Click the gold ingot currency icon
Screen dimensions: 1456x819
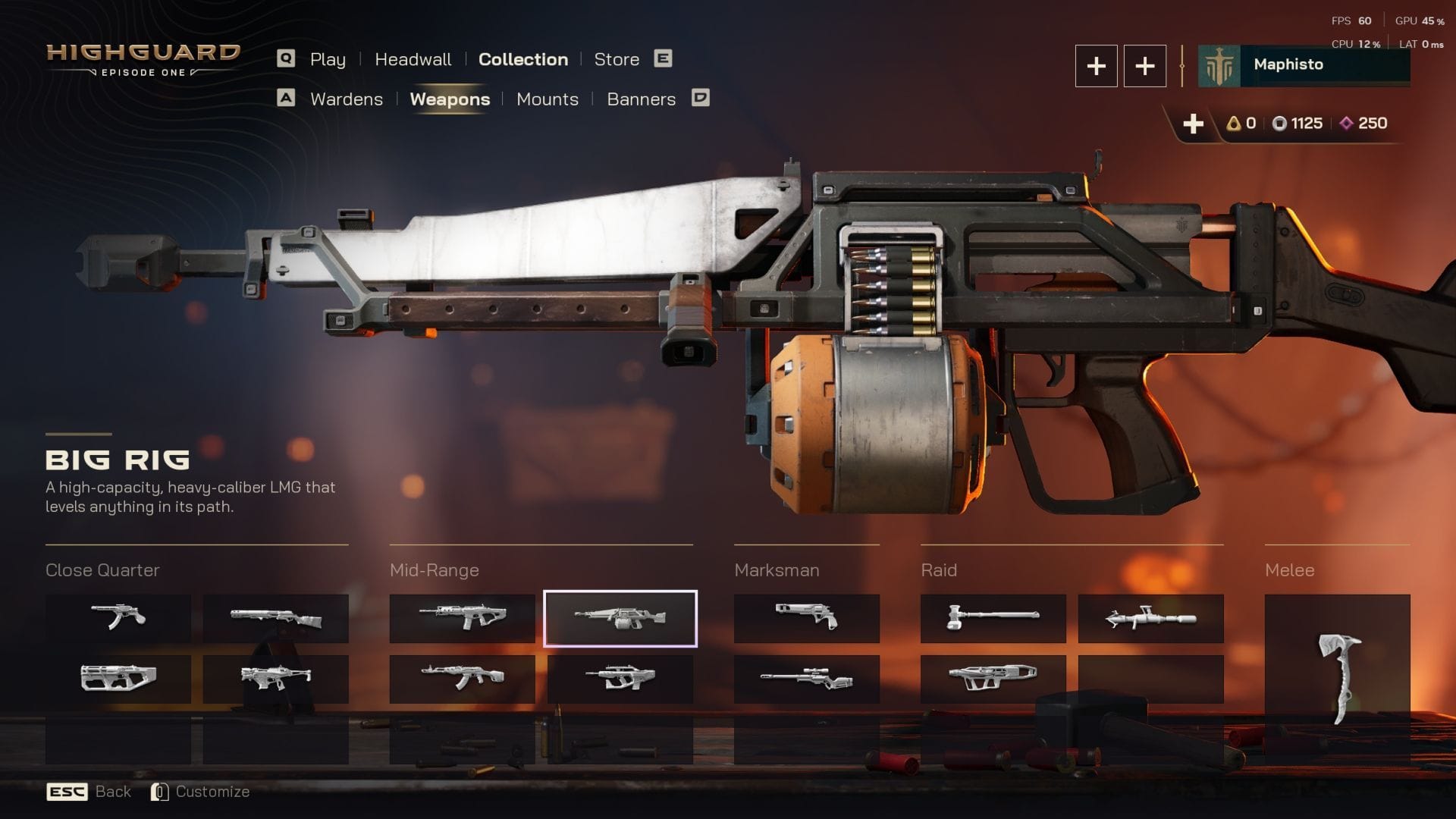(x=1235, y=123)
